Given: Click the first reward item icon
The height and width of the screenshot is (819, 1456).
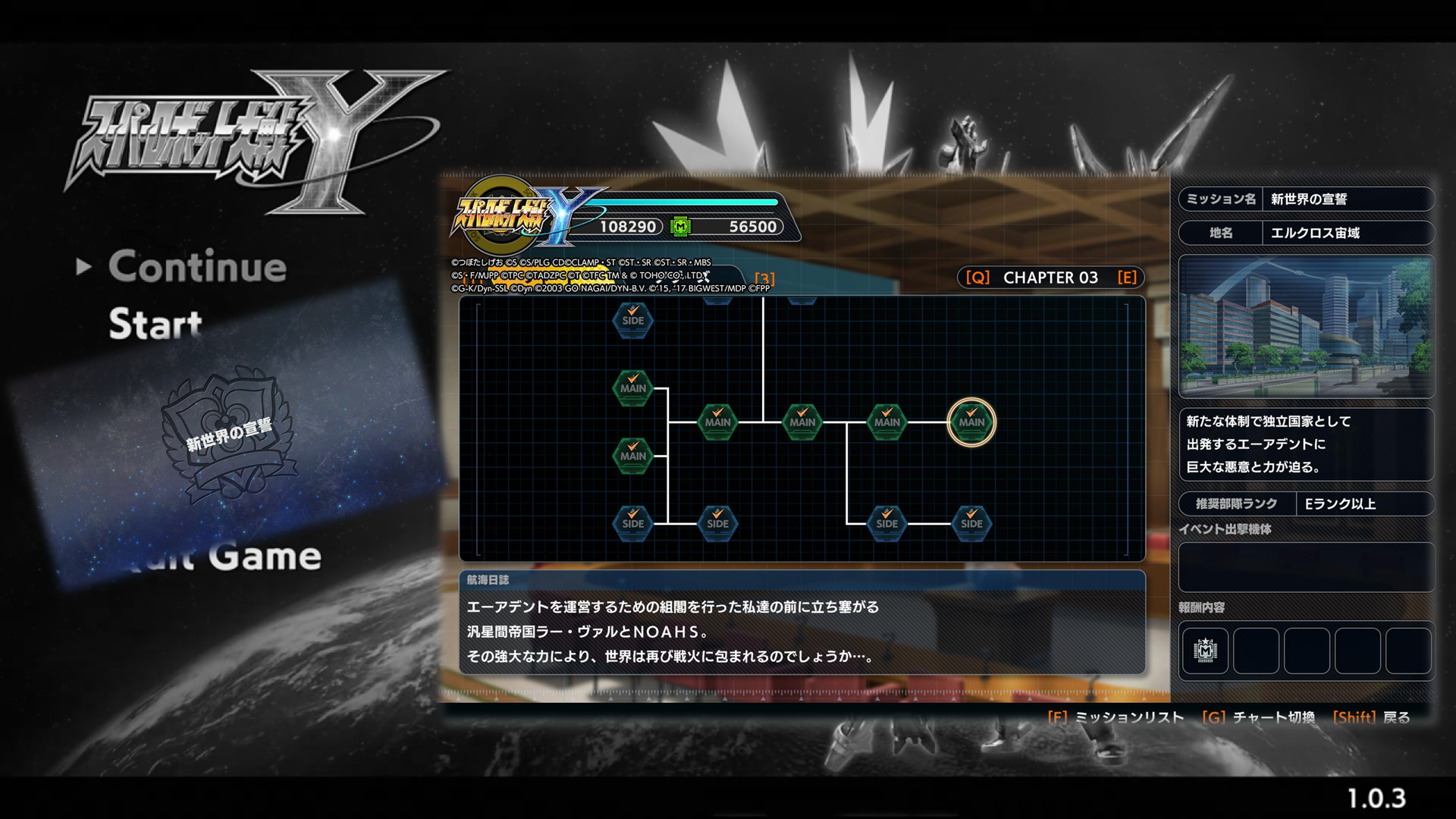Looking at the screenshot, I should tap(1205, 651).
